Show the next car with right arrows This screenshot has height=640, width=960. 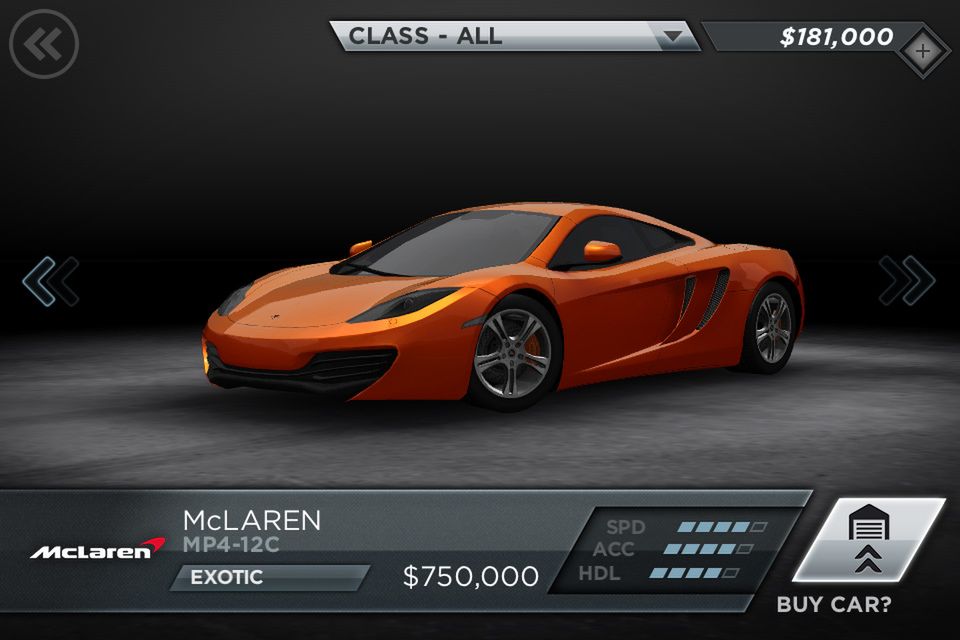(907, 281)
